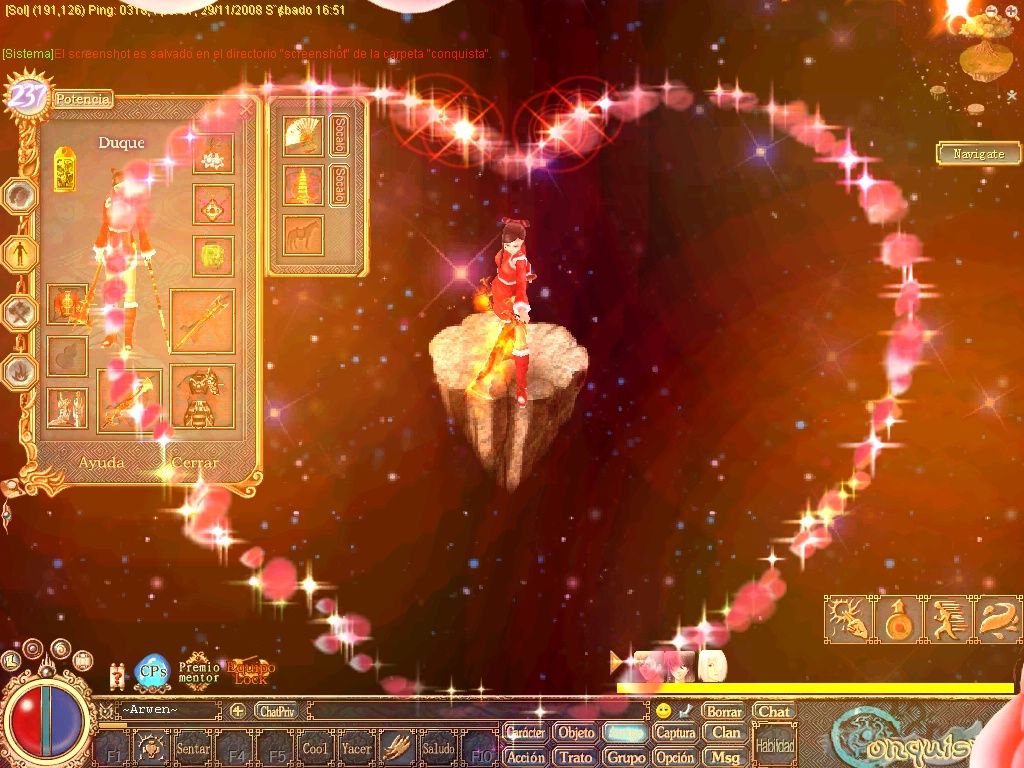The width and height of the screenshot is (1024, 768).
Task: Open the Grupo team menu
Action: [x=626, y=757]
